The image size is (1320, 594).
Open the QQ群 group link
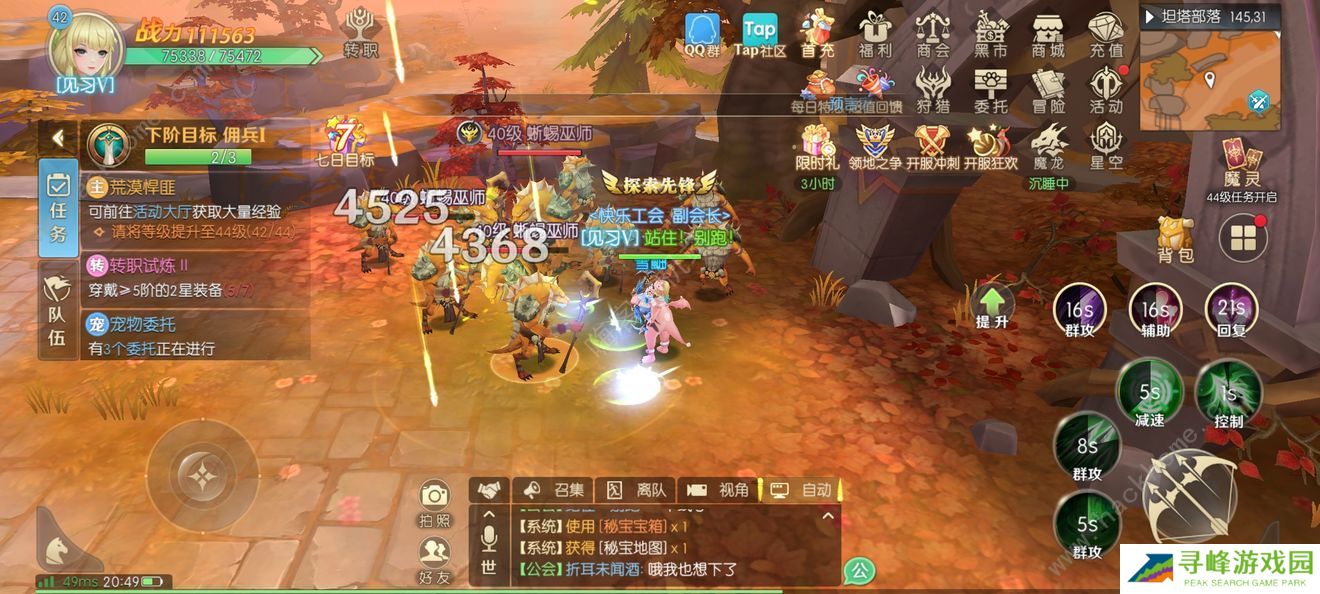pos(702,34)
